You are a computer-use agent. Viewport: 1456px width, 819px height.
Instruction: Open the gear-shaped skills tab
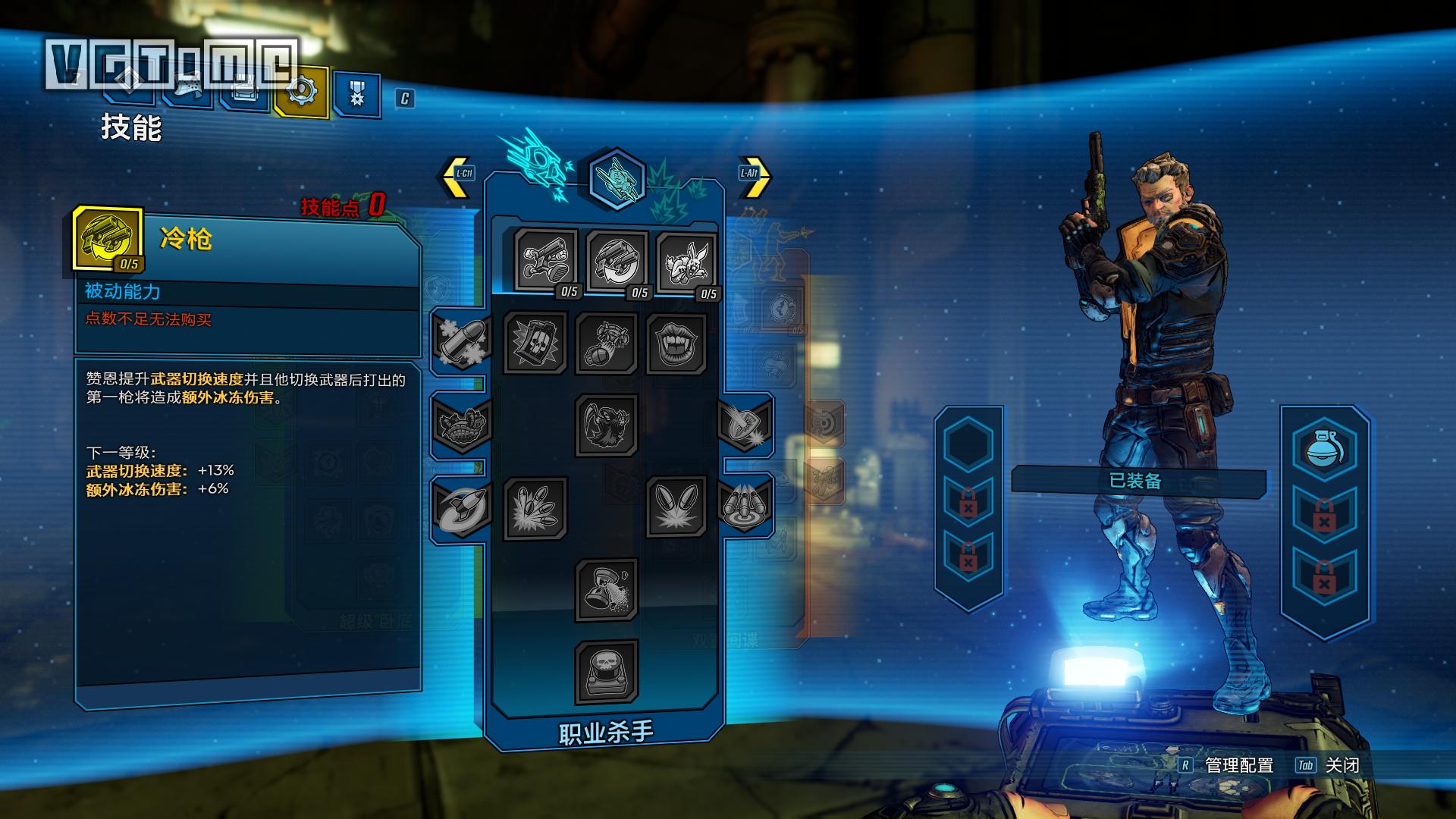(x=301, y=92)
